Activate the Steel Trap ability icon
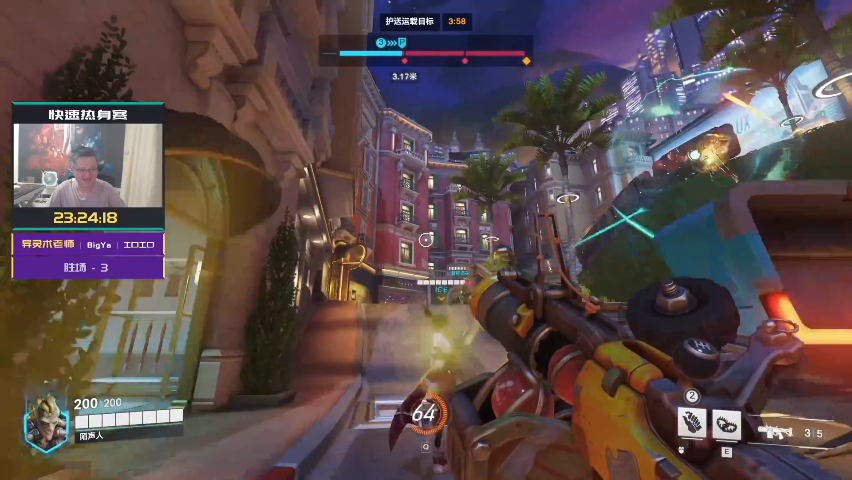This screenshot has height=480, width=852. (727, 423)
